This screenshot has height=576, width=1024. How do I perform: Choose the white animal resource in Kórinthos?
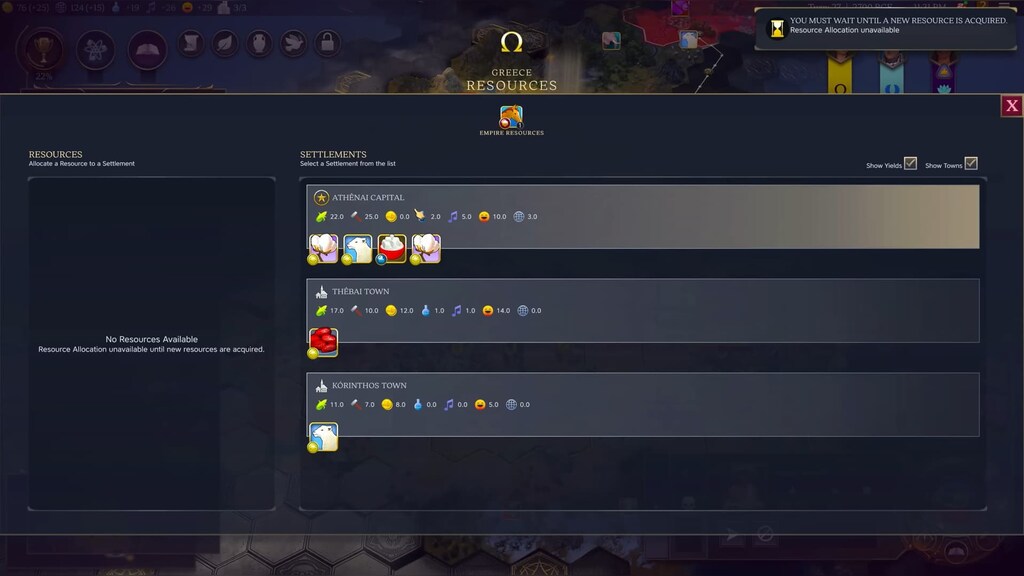pos(324,436)
